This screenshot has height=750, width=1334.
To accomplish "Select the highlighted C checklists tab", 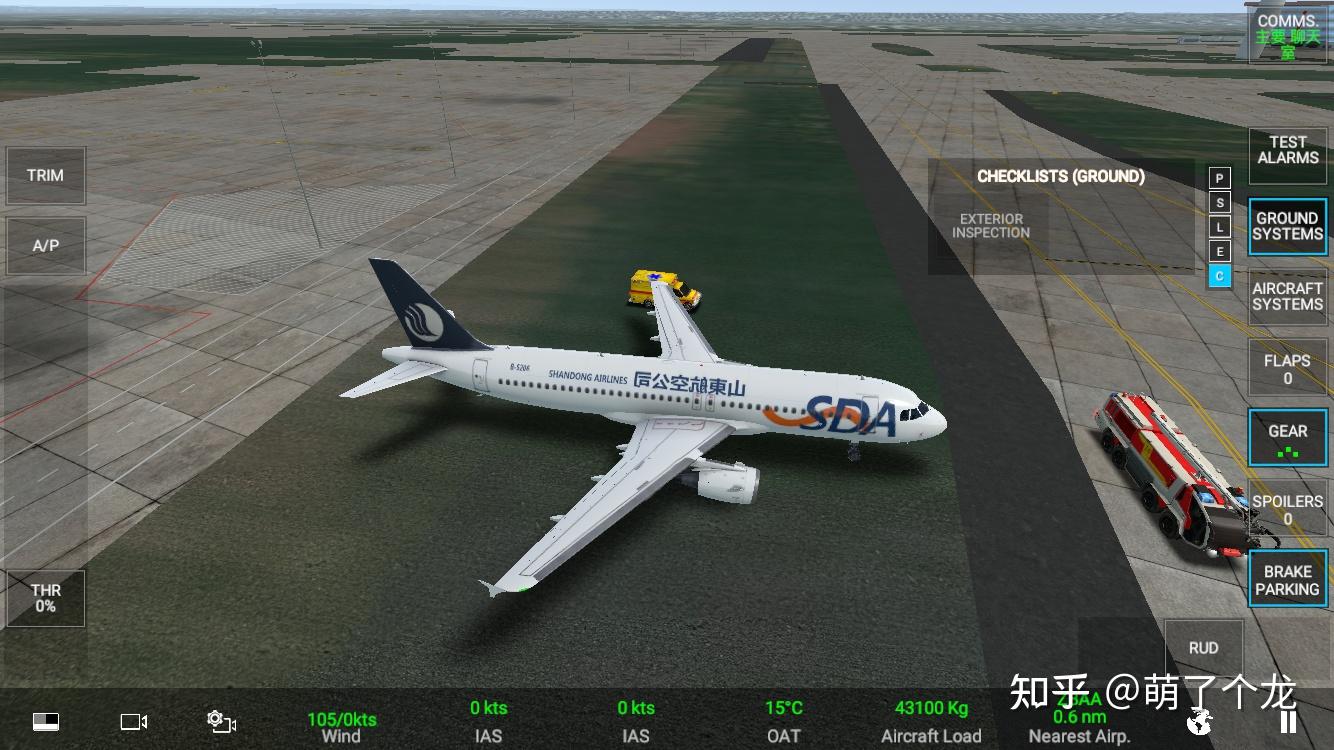I will tap(1219, 276).
